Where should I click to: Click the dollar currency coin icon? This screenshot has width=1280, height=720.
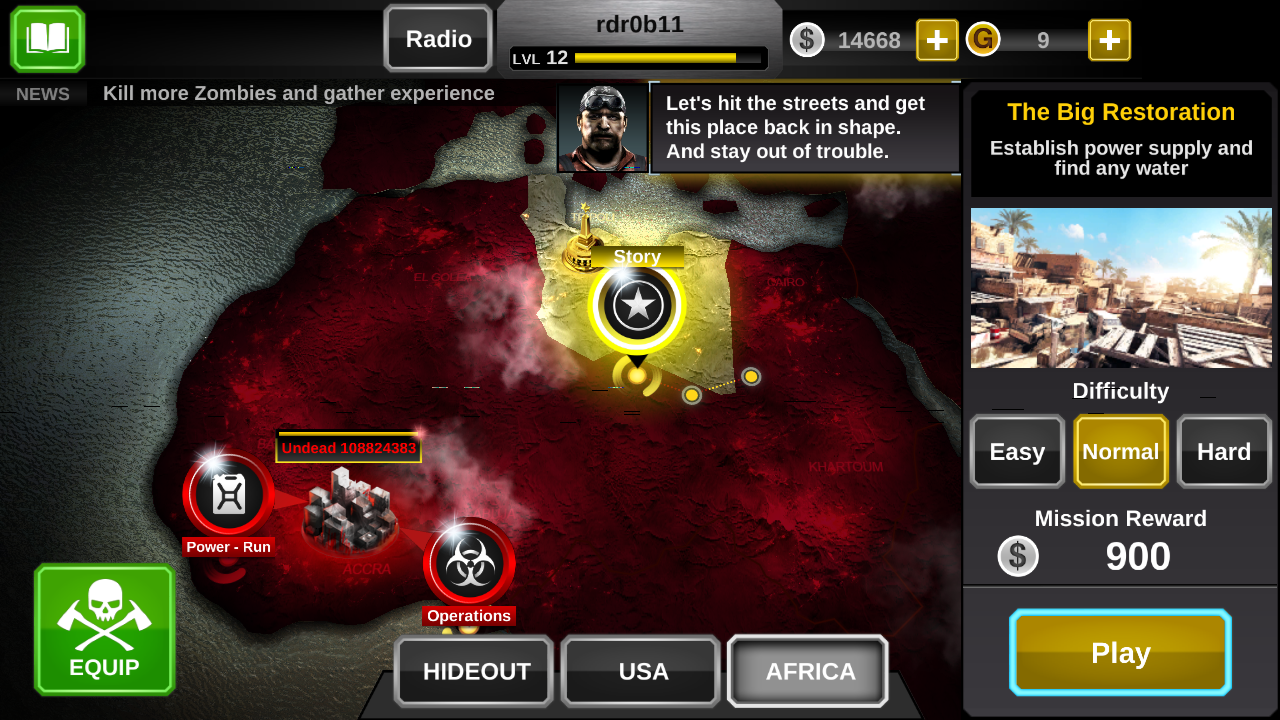coord(807,41)
